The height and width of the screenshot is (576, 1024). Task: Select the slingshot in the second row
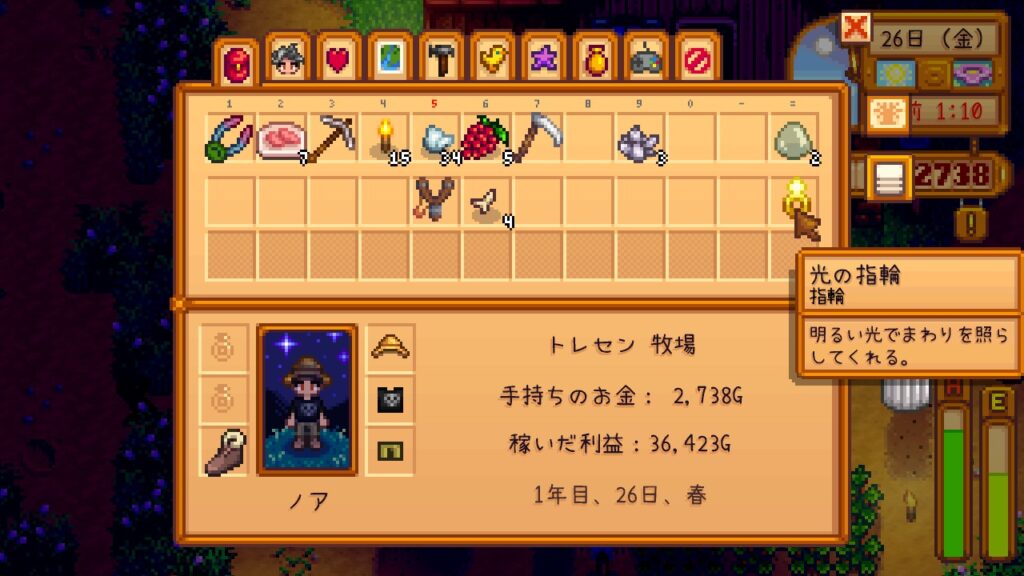[435, 198]
